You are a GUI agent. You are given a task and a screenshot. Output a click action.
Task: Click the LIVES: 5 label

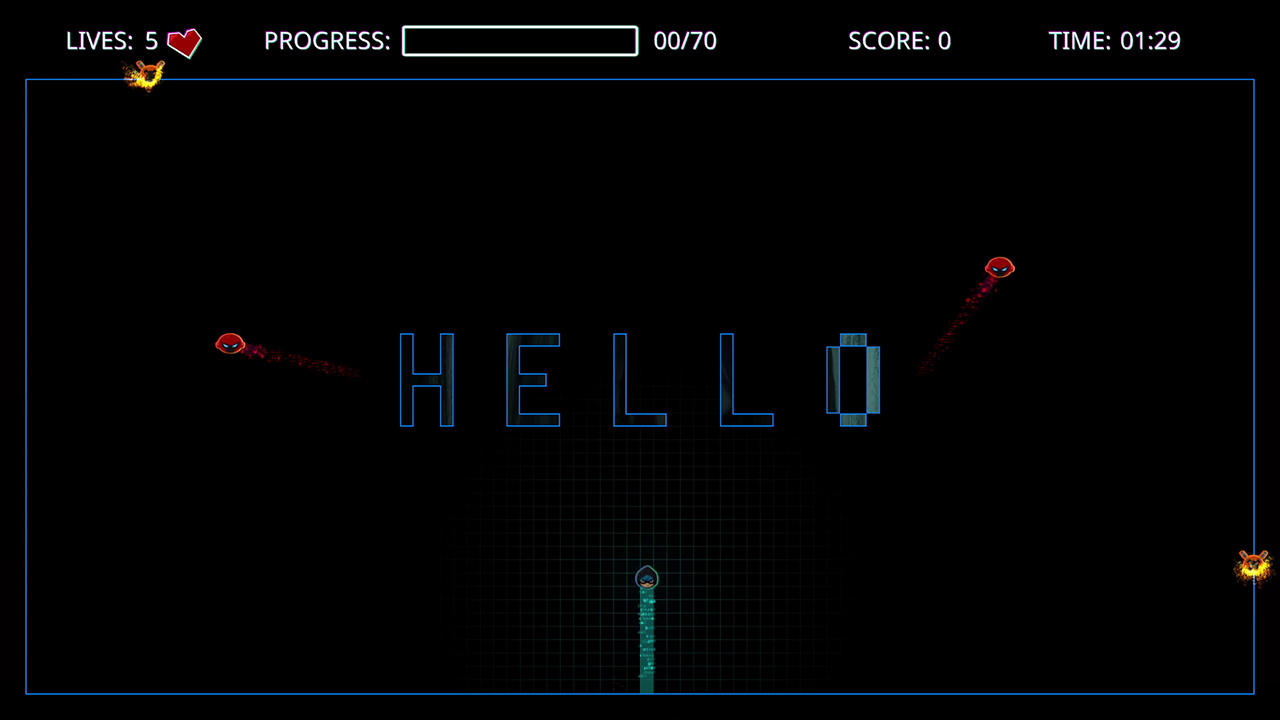113,41
